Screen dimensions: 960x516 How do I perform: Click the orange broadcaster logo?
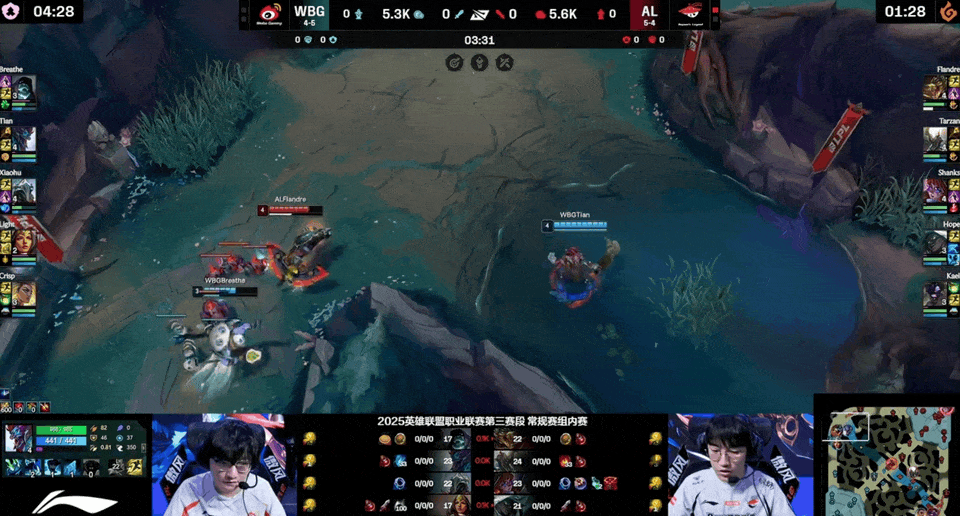(946, 12)
